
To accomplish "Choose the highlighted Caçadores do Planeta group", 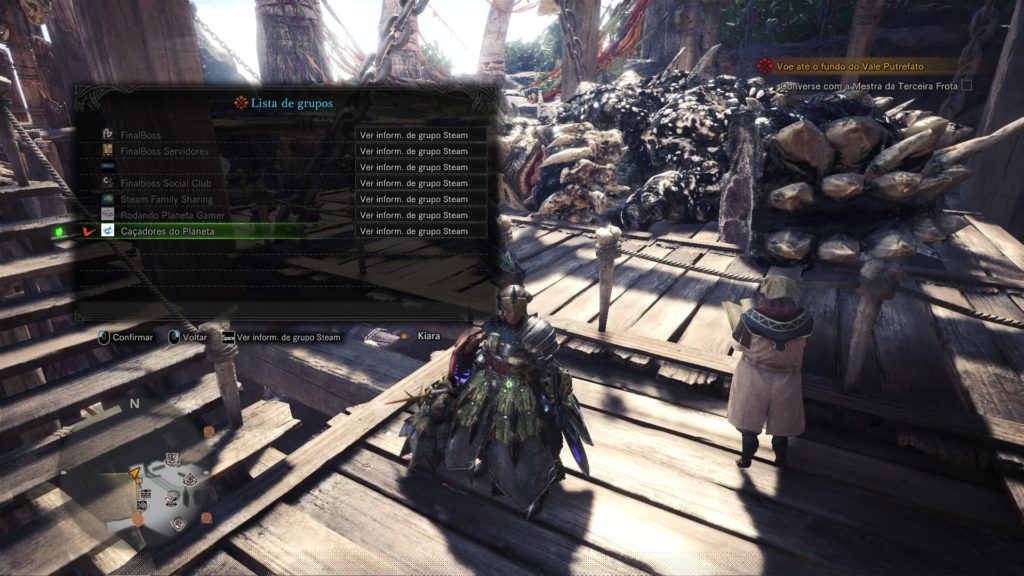I will coord(166,231).
